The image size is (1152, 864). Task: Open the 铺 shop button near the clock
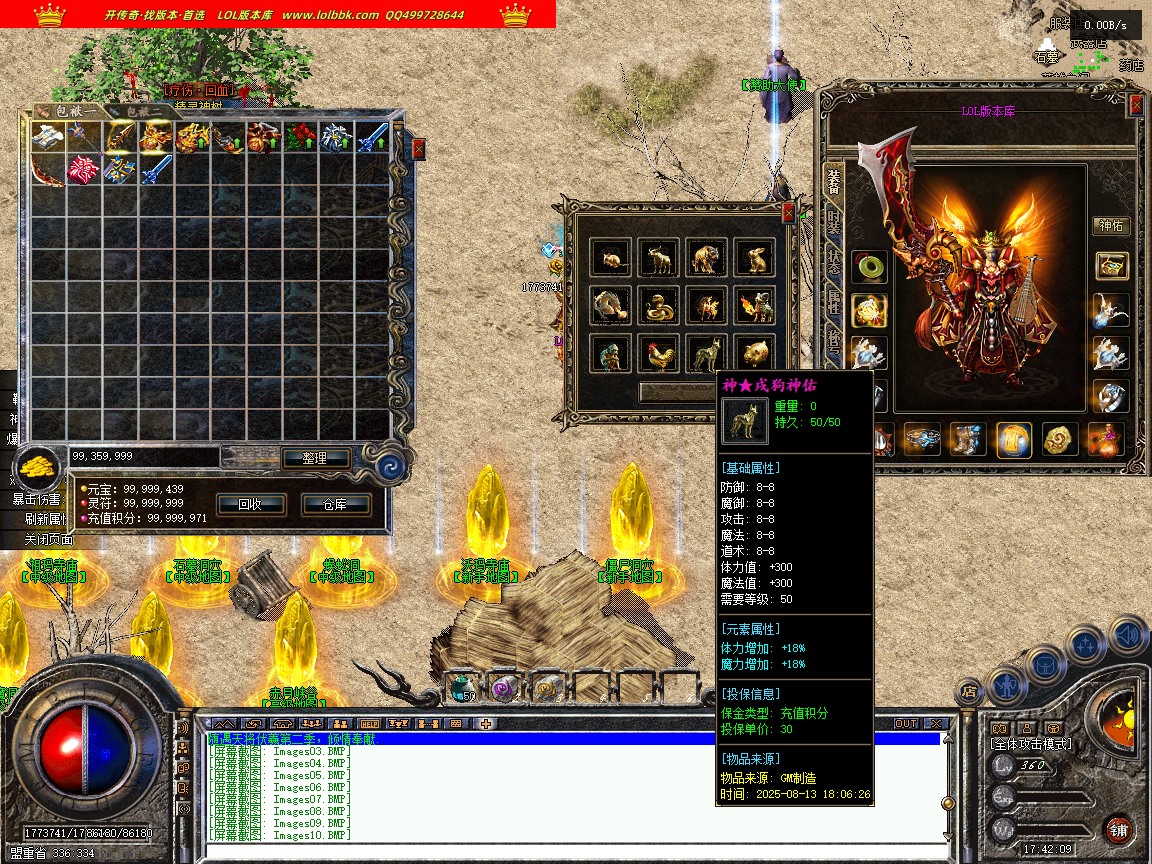[x=1118, y=829]
